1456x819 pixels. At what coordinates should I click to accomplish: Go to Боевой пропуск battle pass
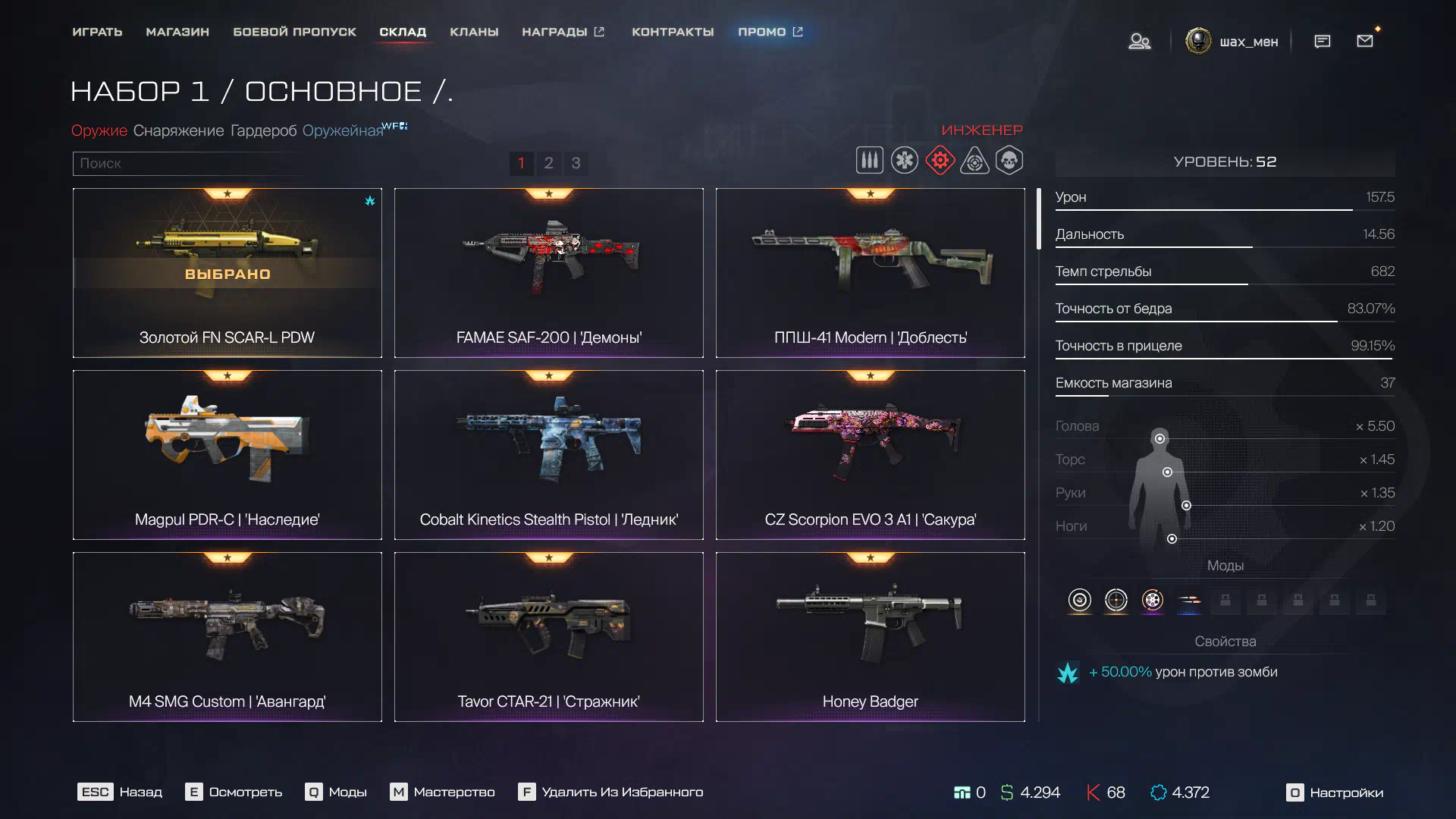(294, 32)
